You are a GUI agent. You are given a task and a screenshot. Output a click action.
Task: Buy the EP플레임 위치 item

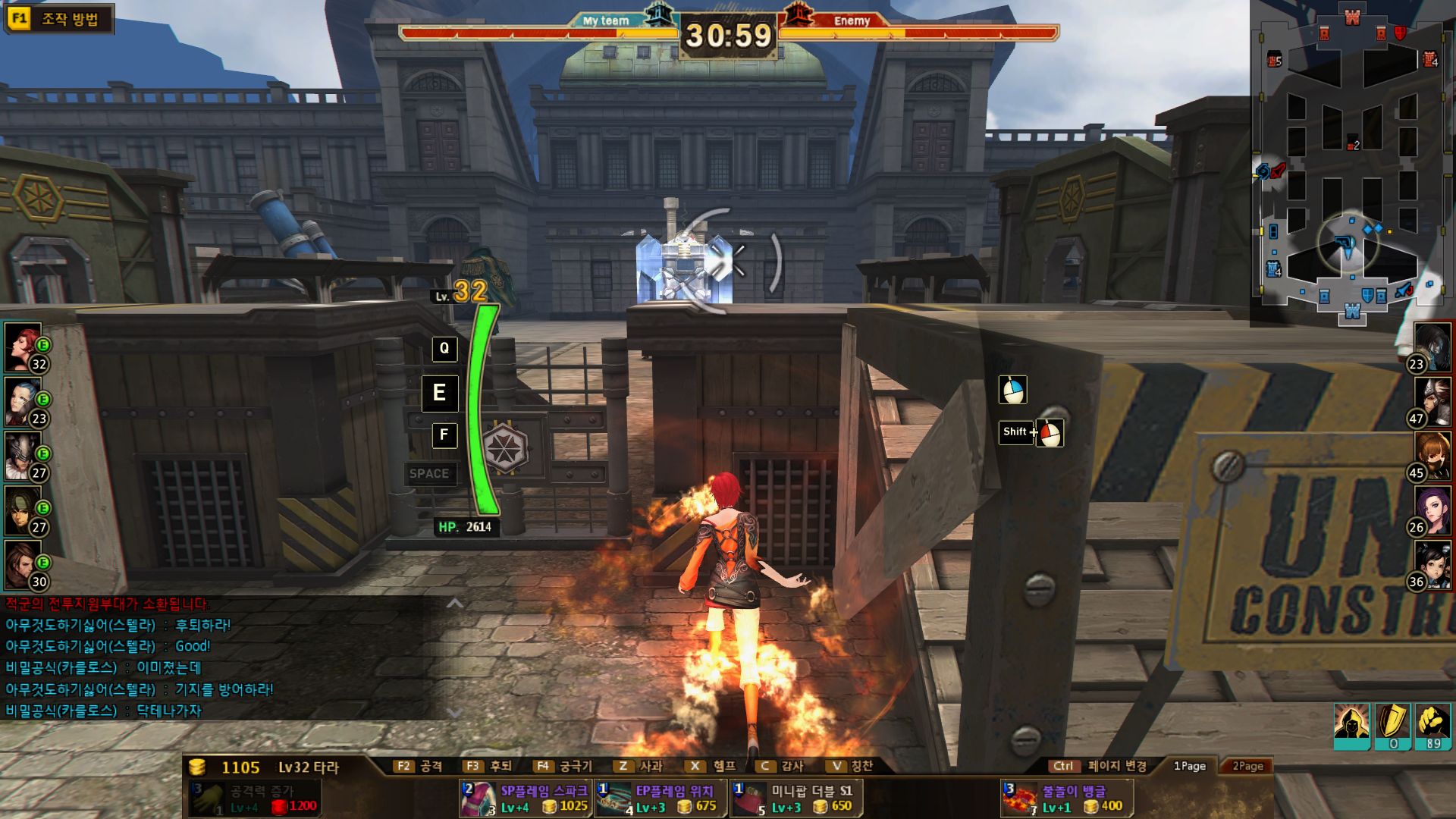coord(661,799)
